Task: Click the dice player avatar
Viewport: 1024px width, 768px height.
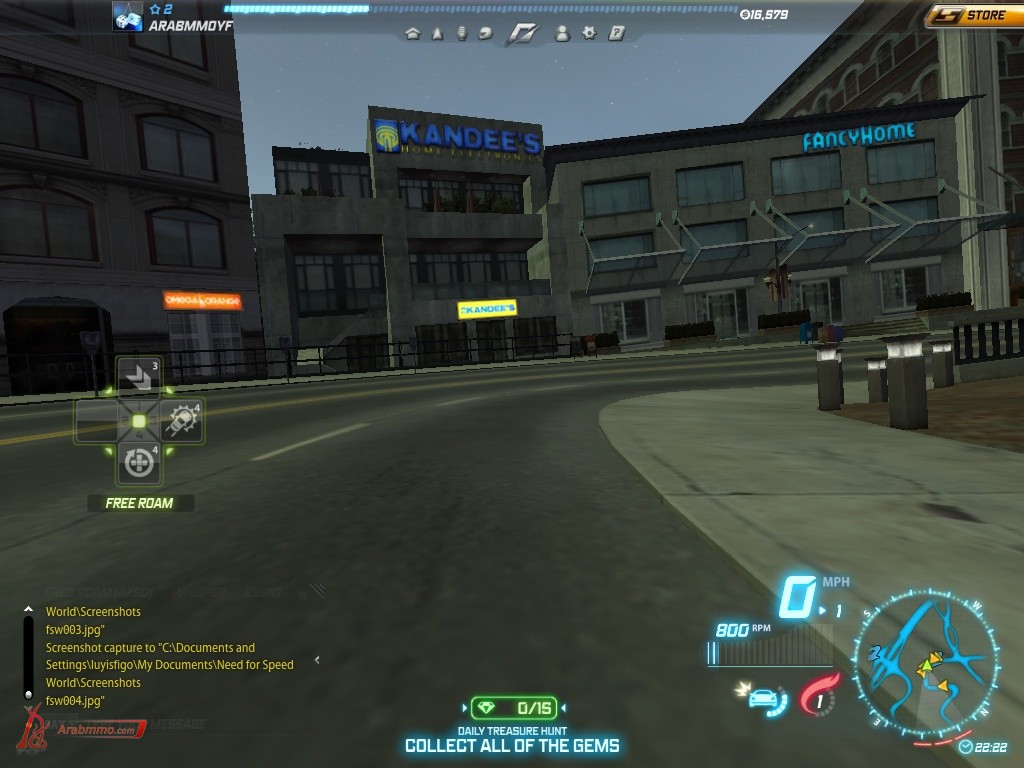Action: coord(127,17)
